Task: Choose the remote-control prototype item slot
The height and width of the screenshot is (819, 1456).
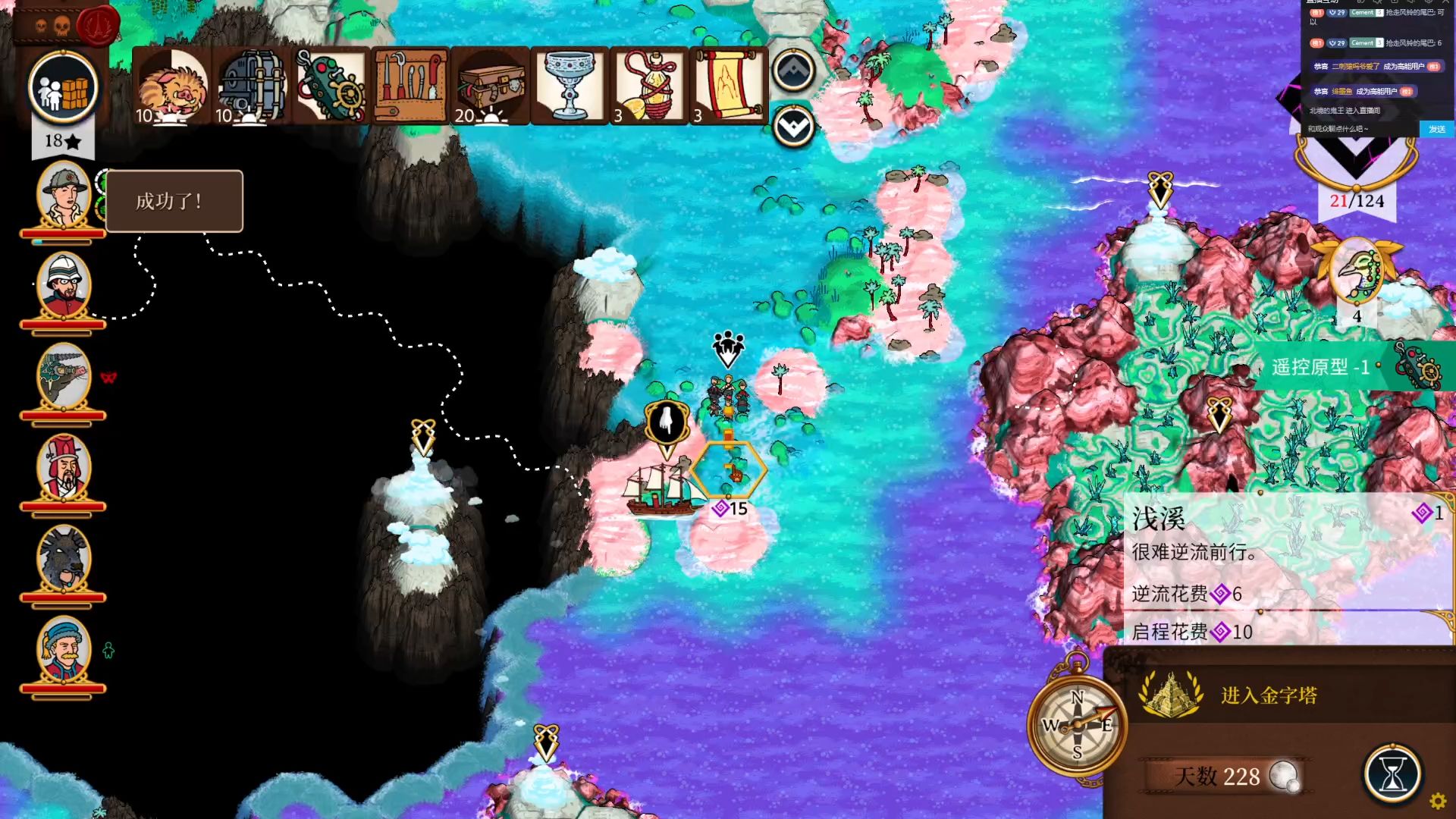Action: point(332,86)
